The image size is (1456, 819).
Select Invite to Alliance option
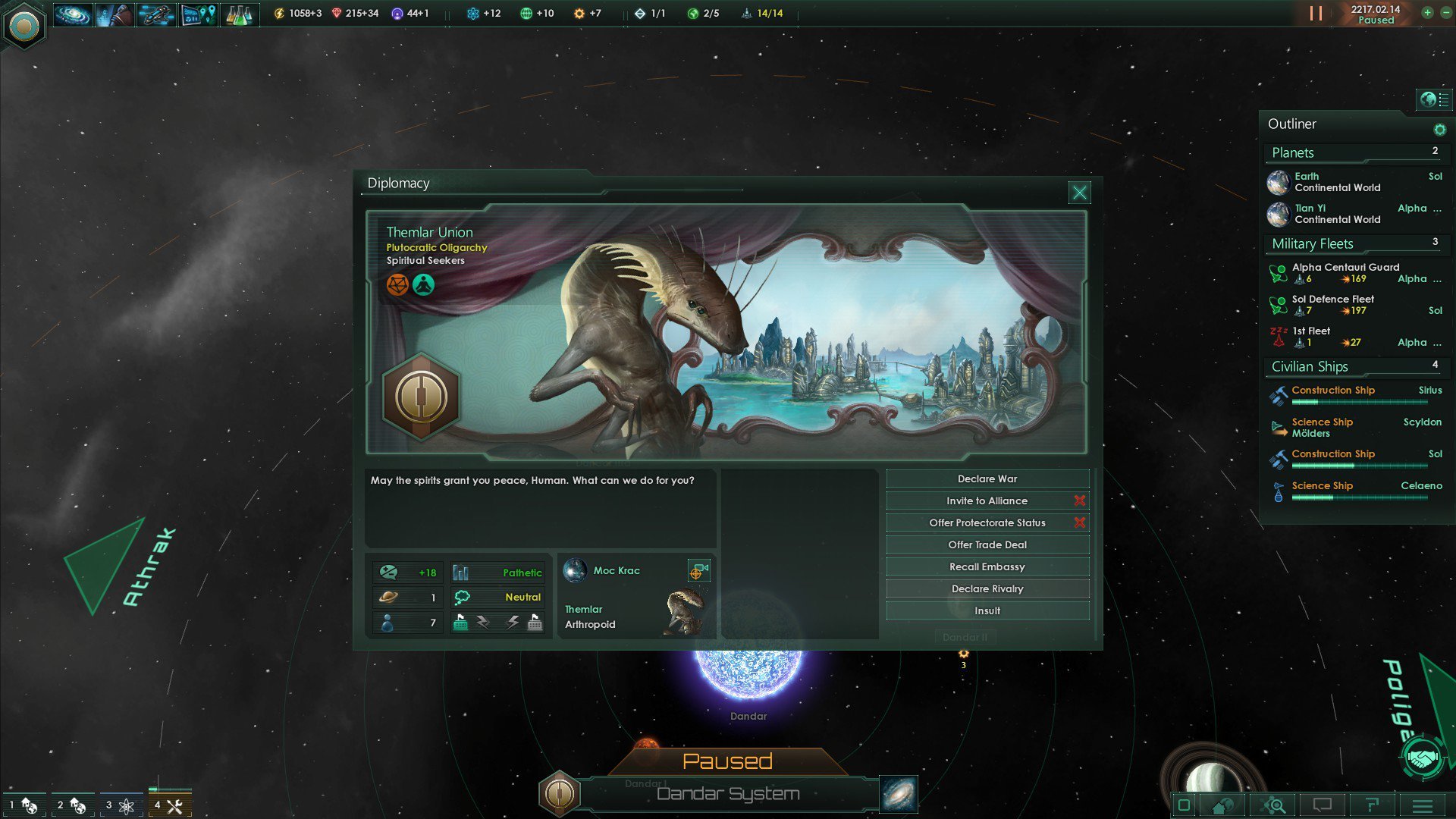click(x=987, y=501)
